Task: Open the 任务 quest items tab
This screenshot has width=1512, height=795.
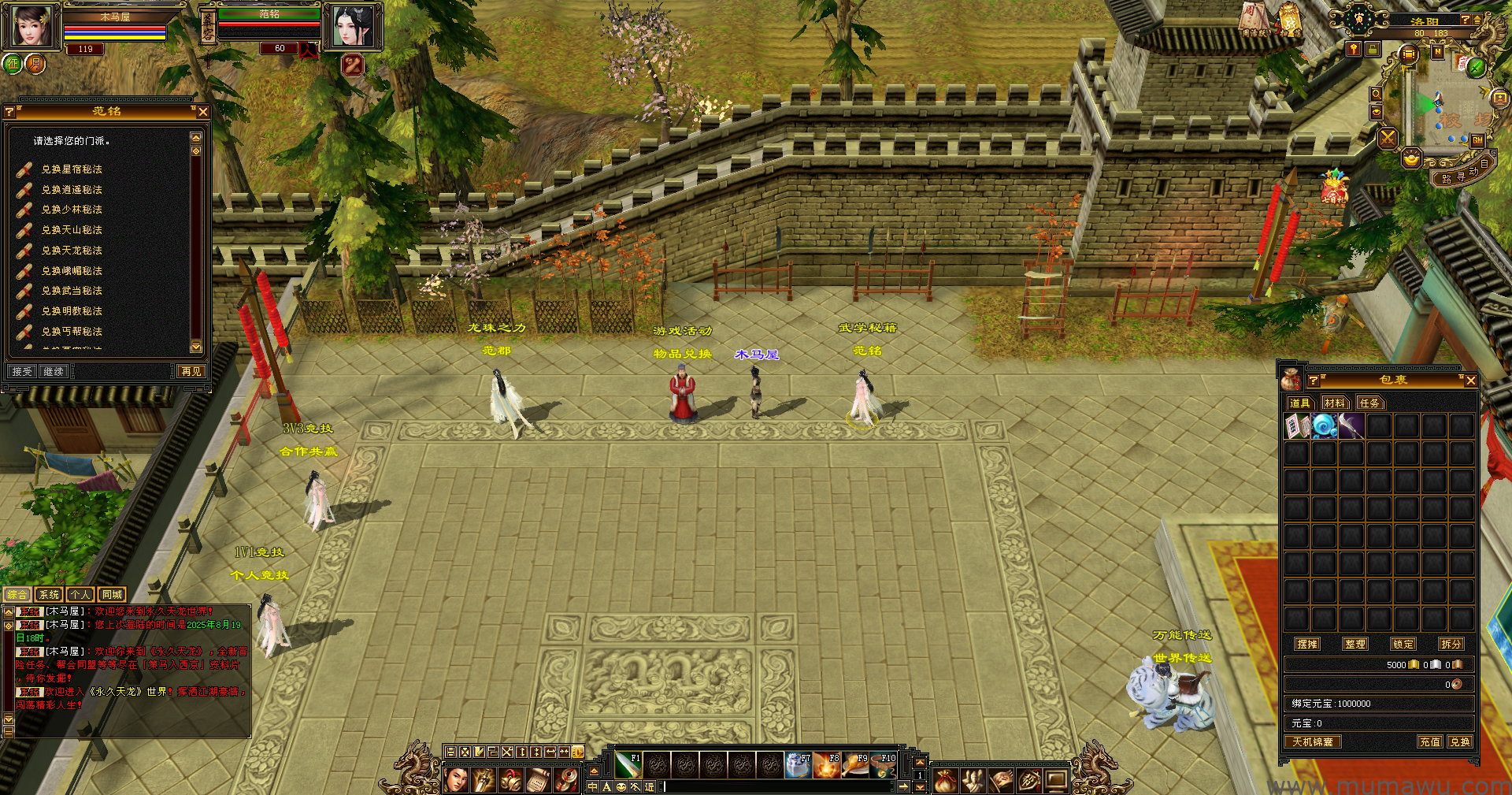Action: [1369, 403]
